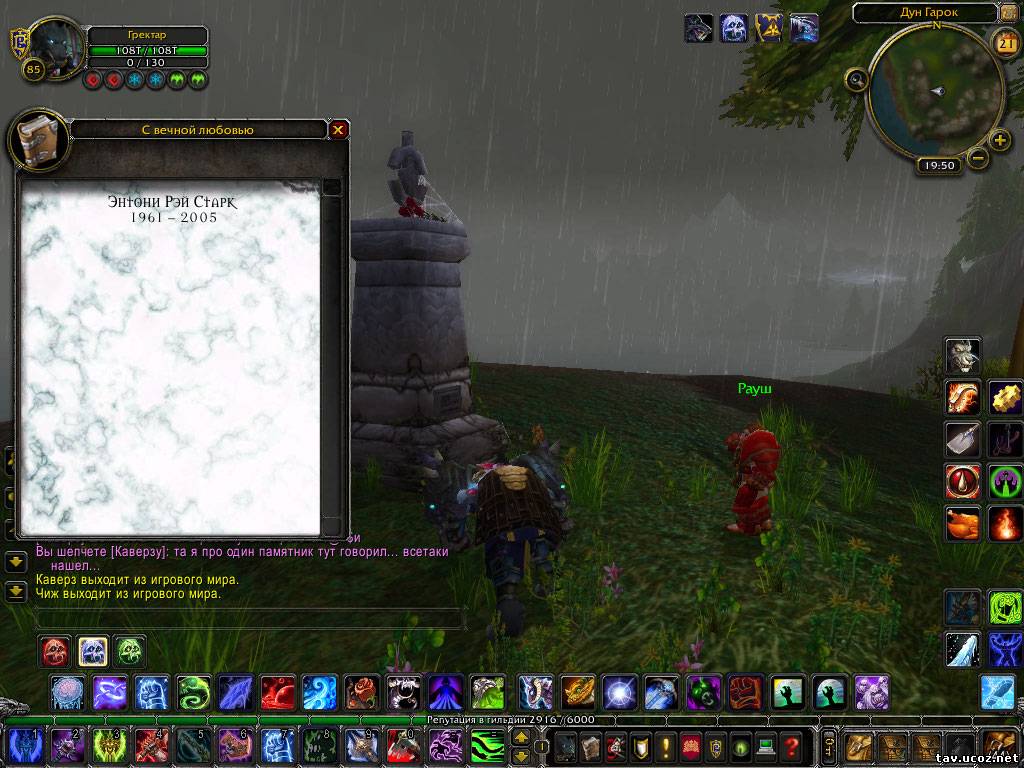
Task: Click the minimap tracking magnifier button
Action: tap(857, 79)
